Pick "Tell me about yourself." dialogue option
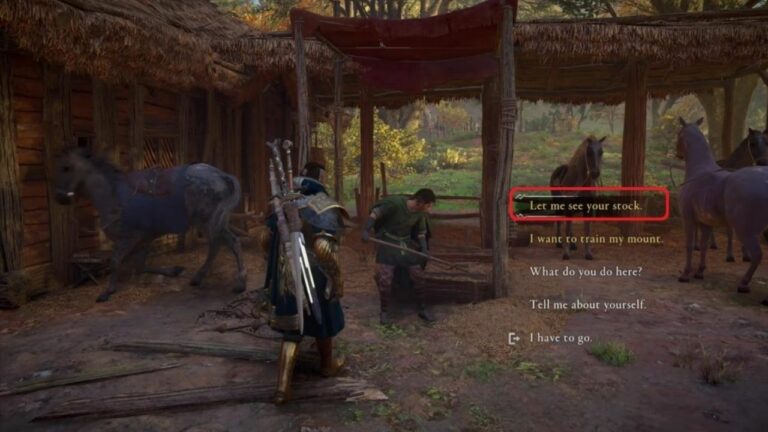 pyautogui.click(x=587, y=304)
